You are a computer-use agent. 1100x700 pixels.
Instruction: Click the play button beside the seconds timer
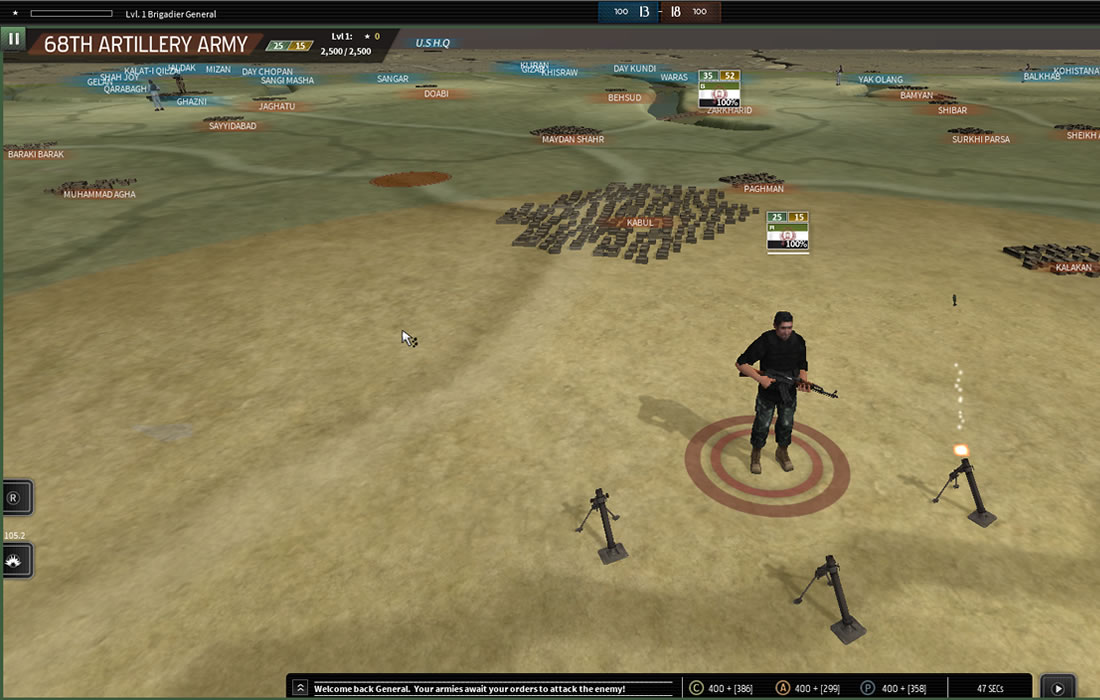(1058, 688)
